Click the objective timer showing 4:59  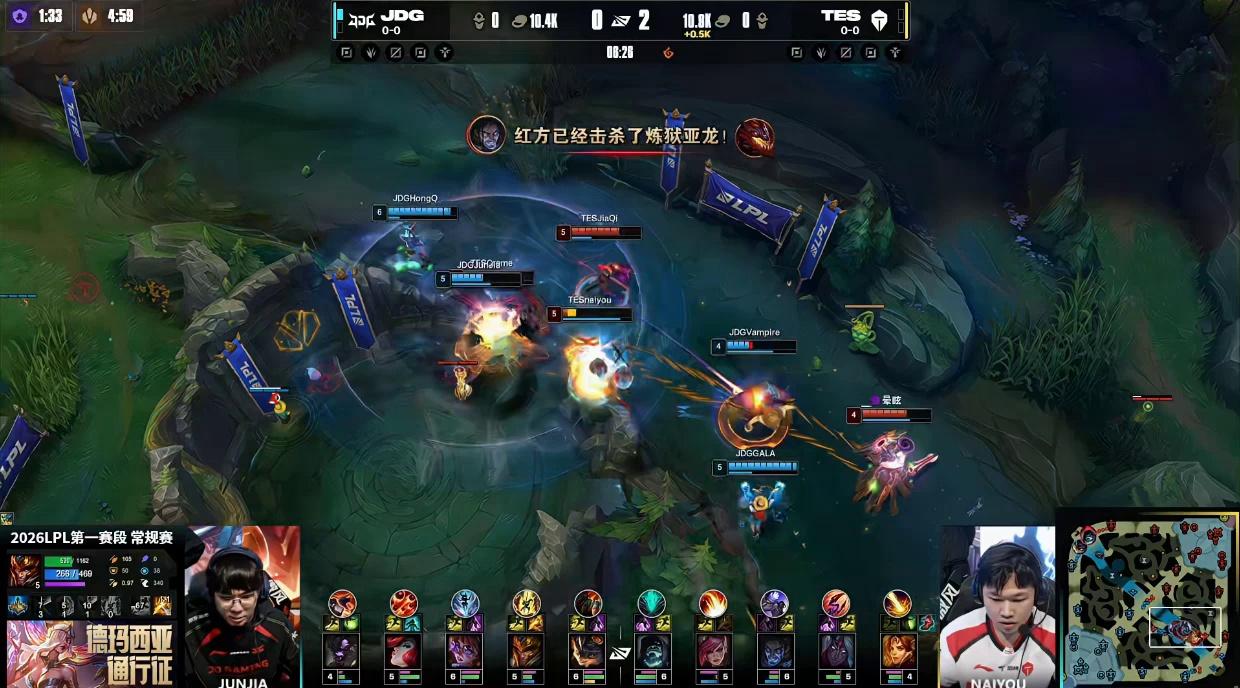[x=107, y=16]
